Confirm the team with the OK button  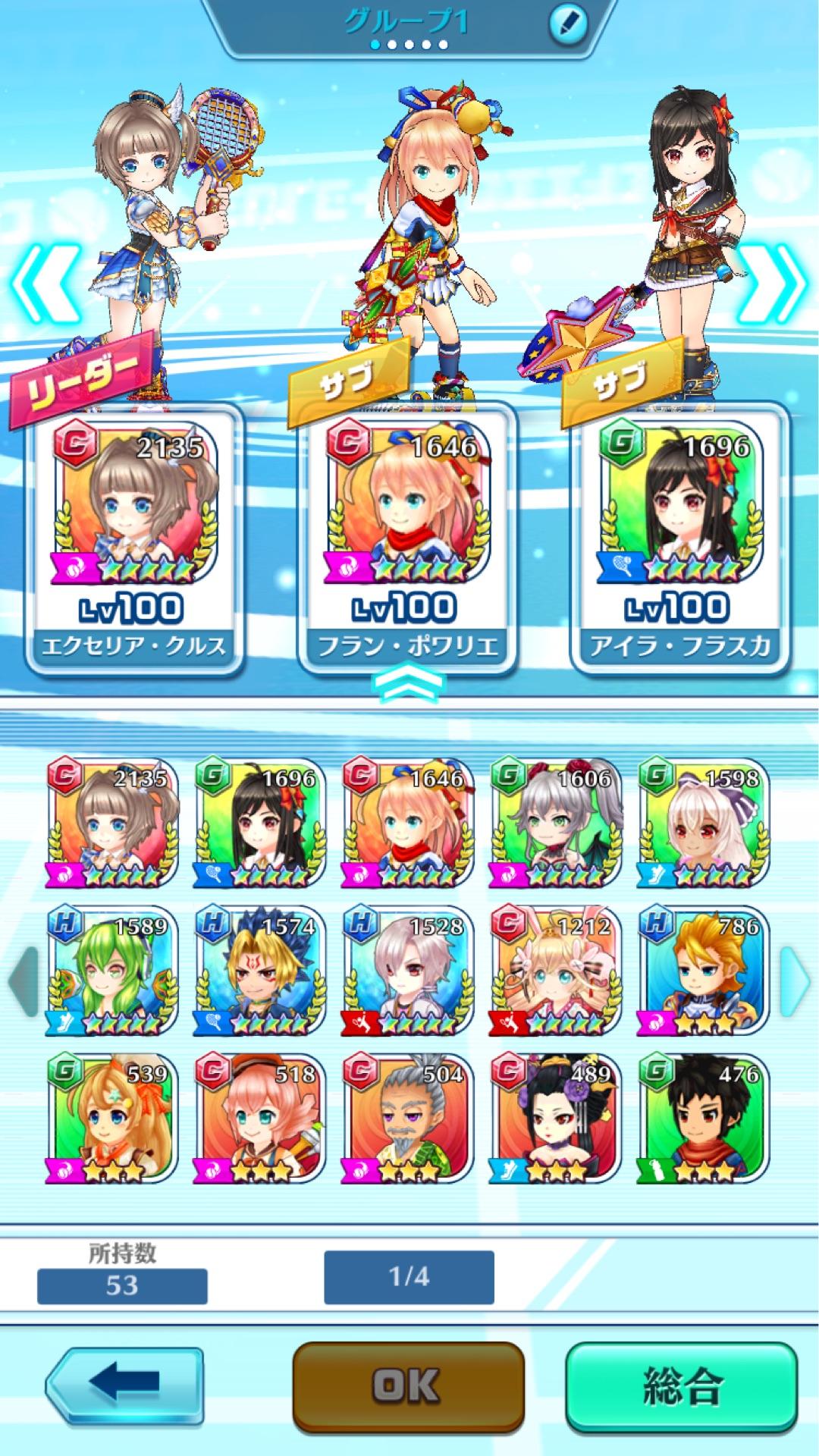click(x=408, y=1385)
